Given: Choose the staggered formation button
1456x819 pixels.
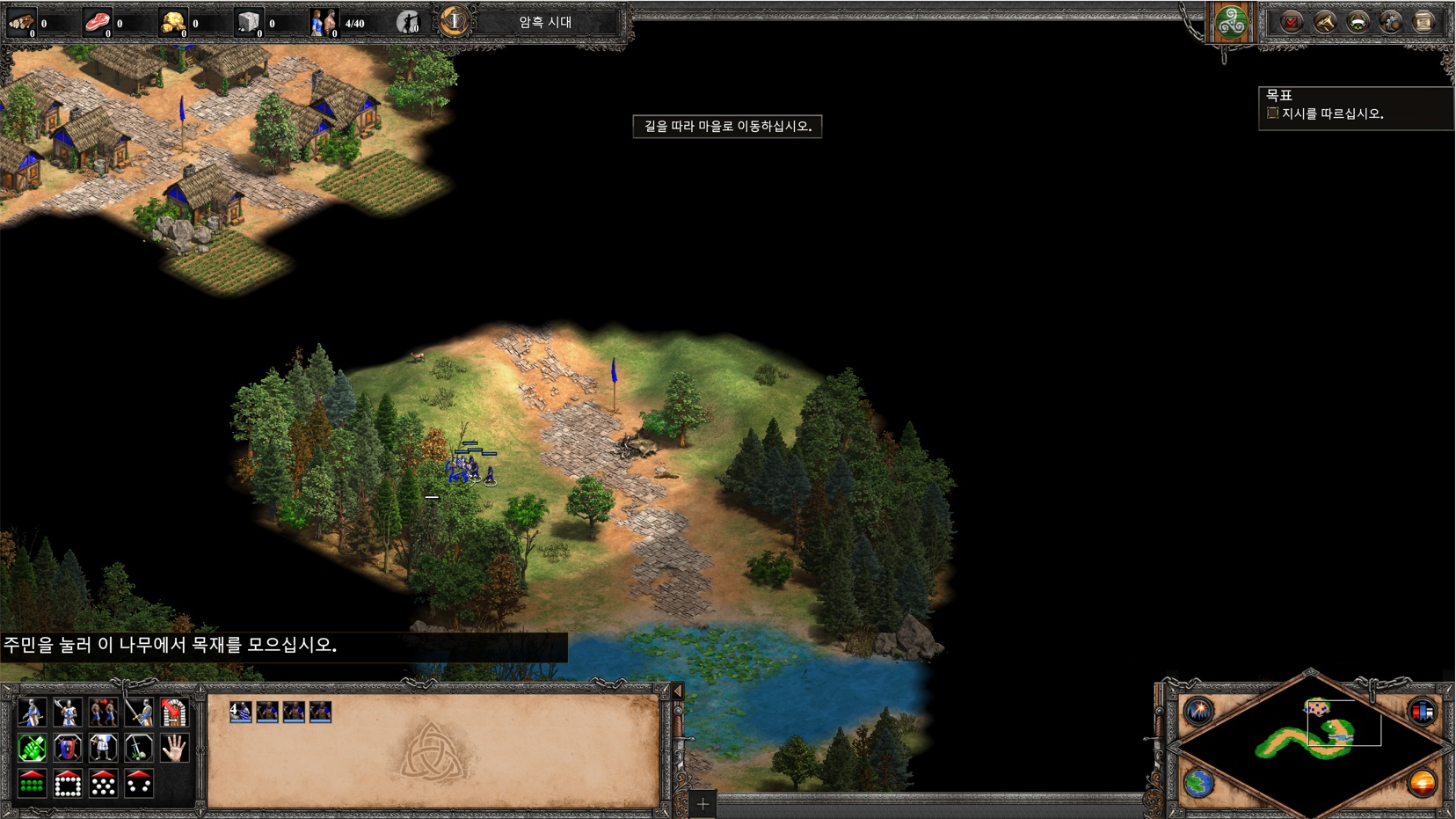Looking at the screenshot, I should point(104,784).
